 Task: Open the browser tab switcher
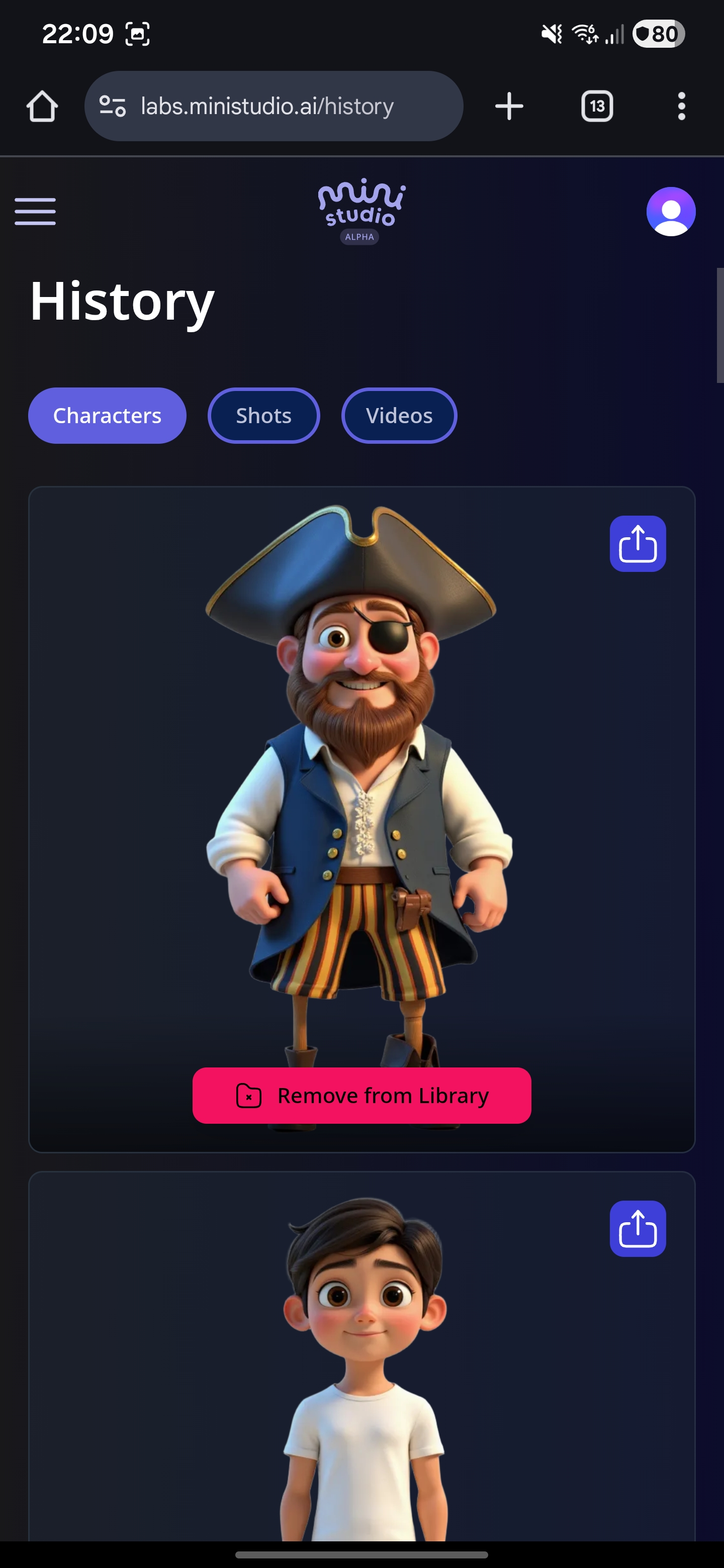(x=596, y=106)
